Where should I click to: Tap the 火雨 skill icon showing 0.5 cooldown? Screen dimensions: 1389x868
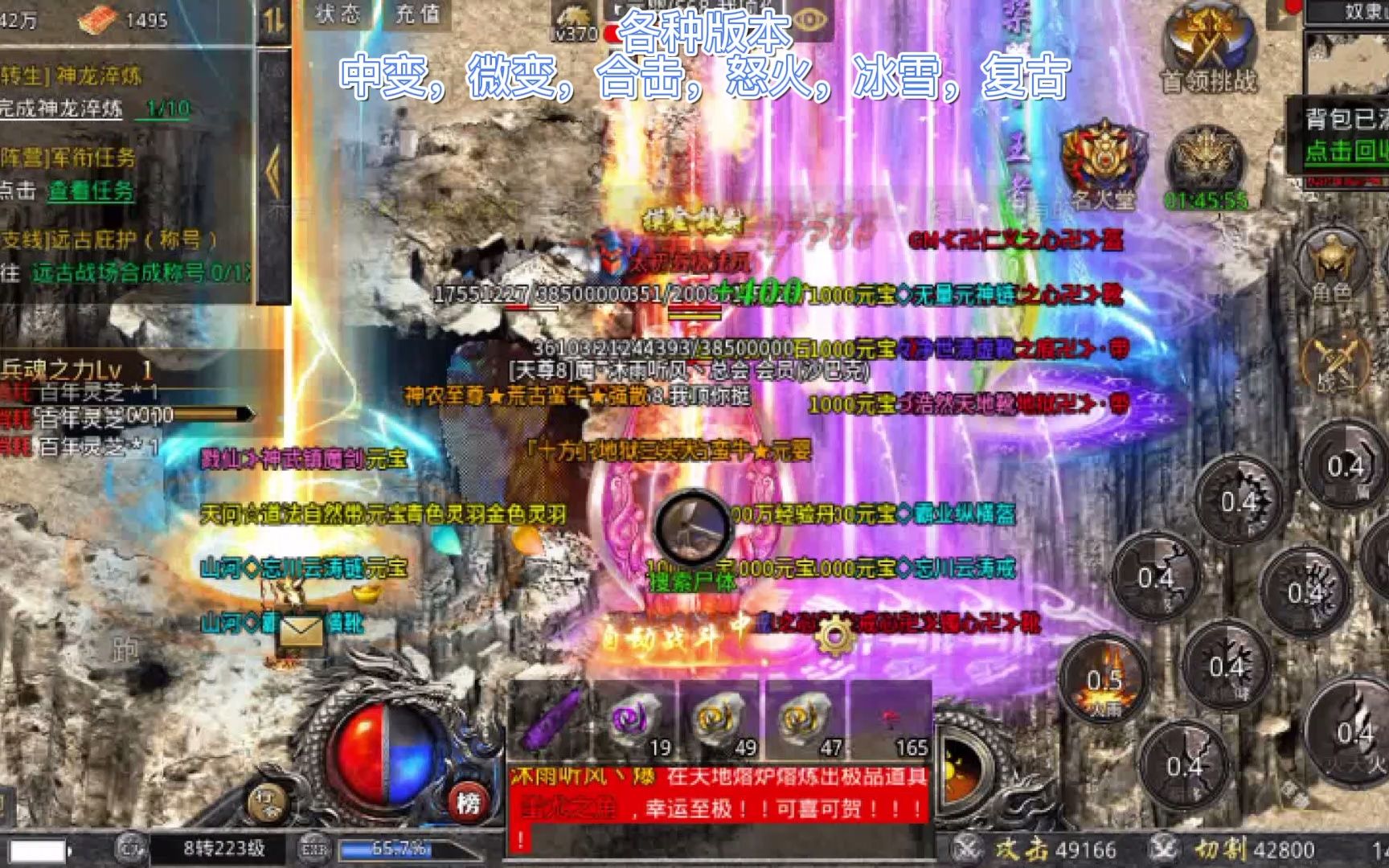click(1101, 679)
